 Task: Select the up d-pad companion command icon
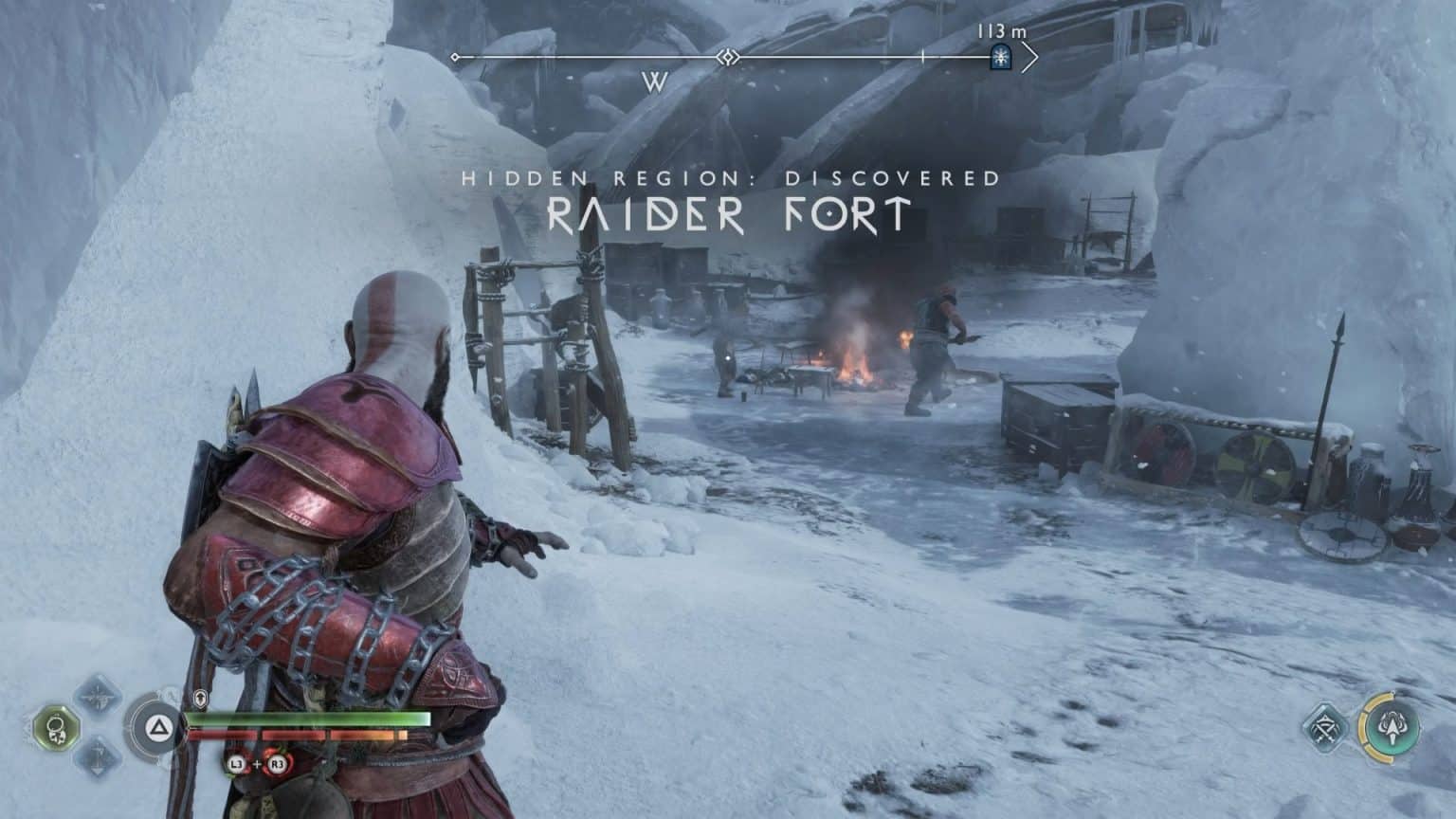[100, 698]
